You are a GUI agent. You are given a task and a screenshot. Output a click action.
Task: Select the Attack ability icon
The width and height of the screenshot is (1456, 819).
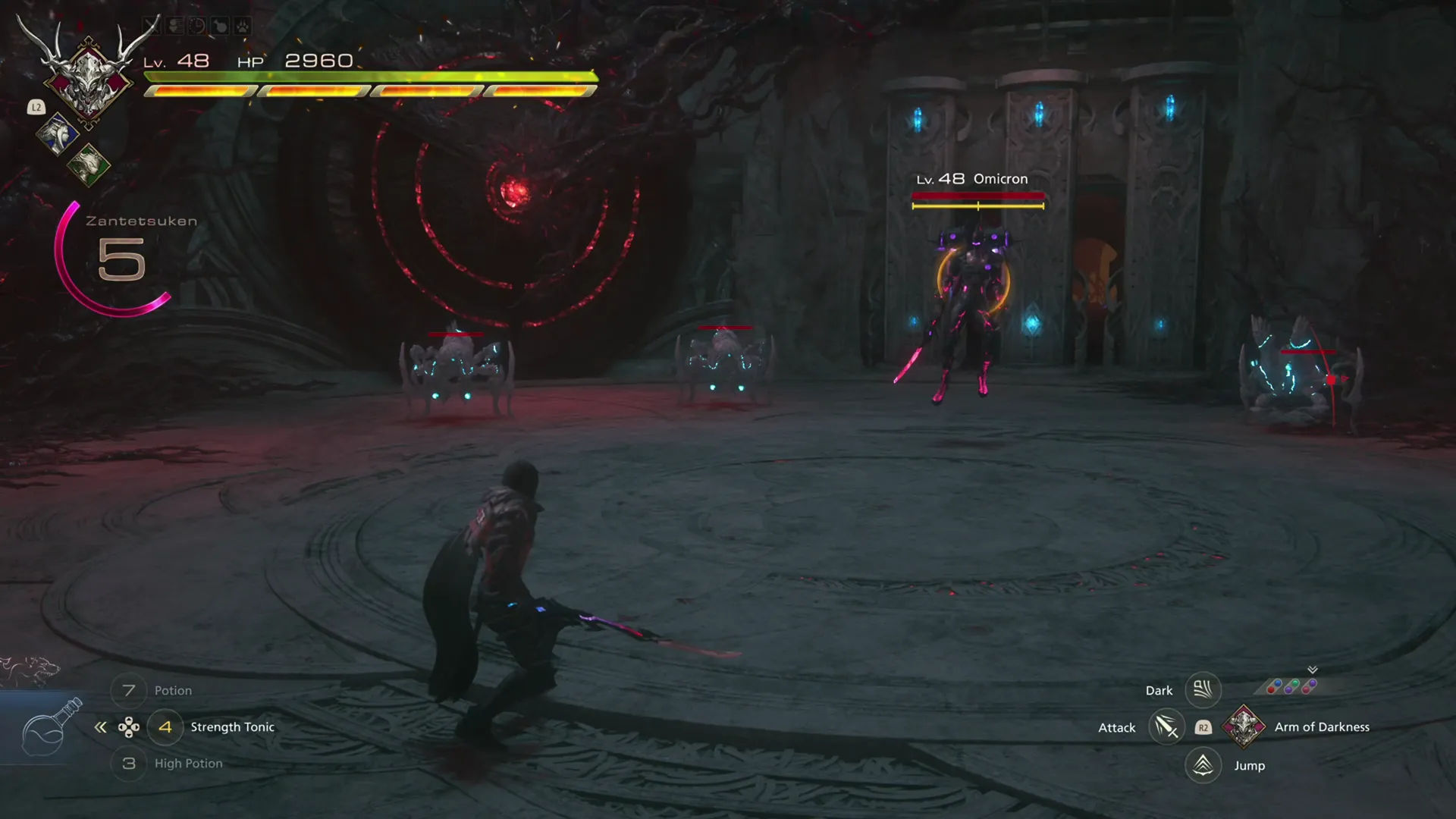point(1167,726)
